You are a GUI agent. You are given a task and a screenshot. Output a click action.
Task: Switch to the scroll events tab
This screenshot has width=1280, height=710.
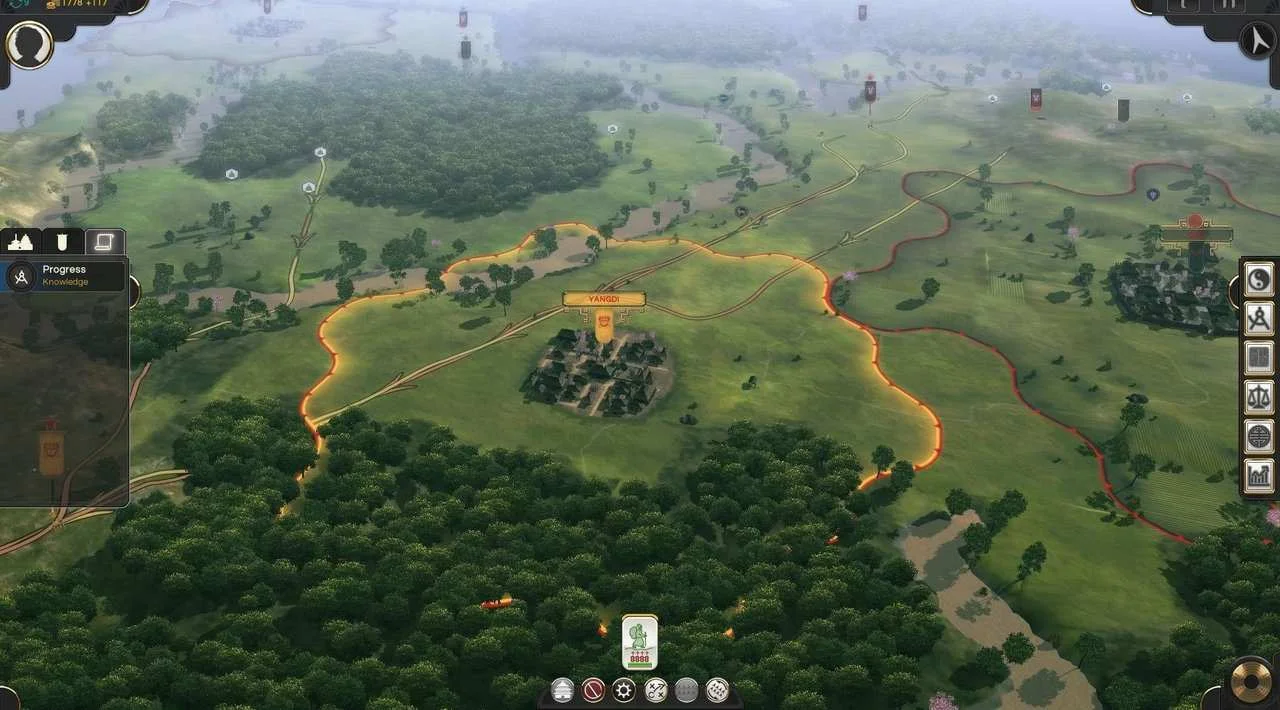tap(104, 242)
